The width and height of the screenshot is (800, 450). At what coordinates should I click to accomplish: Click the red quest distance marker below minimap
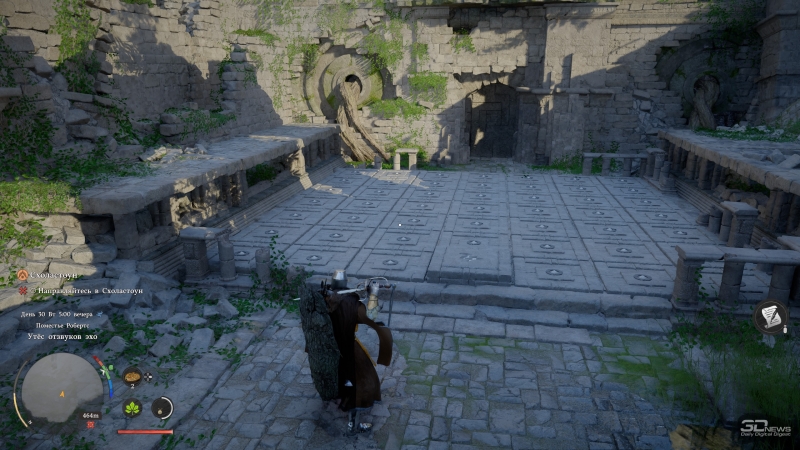click(91, 423)
